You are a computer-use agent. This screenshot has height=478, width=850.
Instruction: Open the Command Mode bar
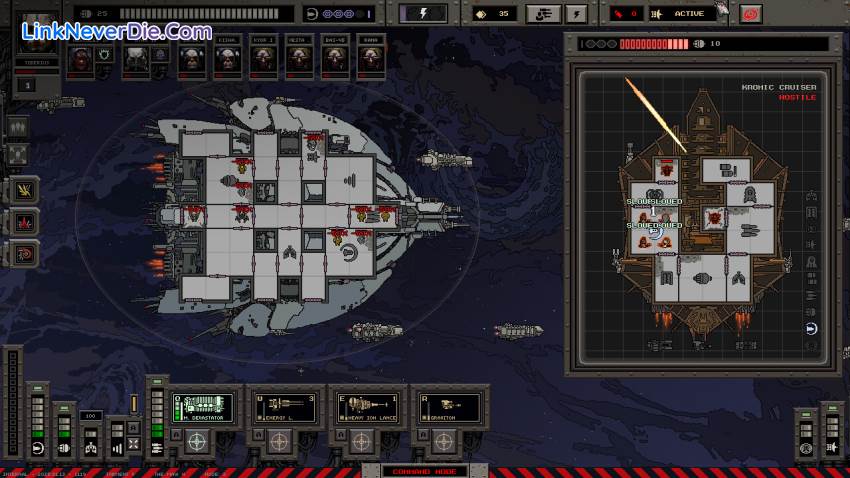point(412,471)
